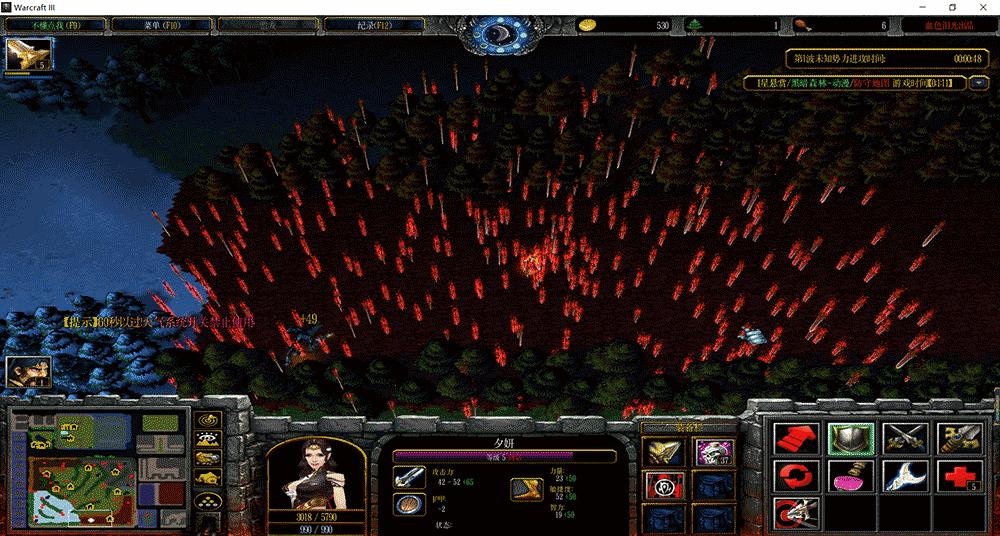
Task: Select the golden gauntlet inventory item
Action: (x=663, y=452)
